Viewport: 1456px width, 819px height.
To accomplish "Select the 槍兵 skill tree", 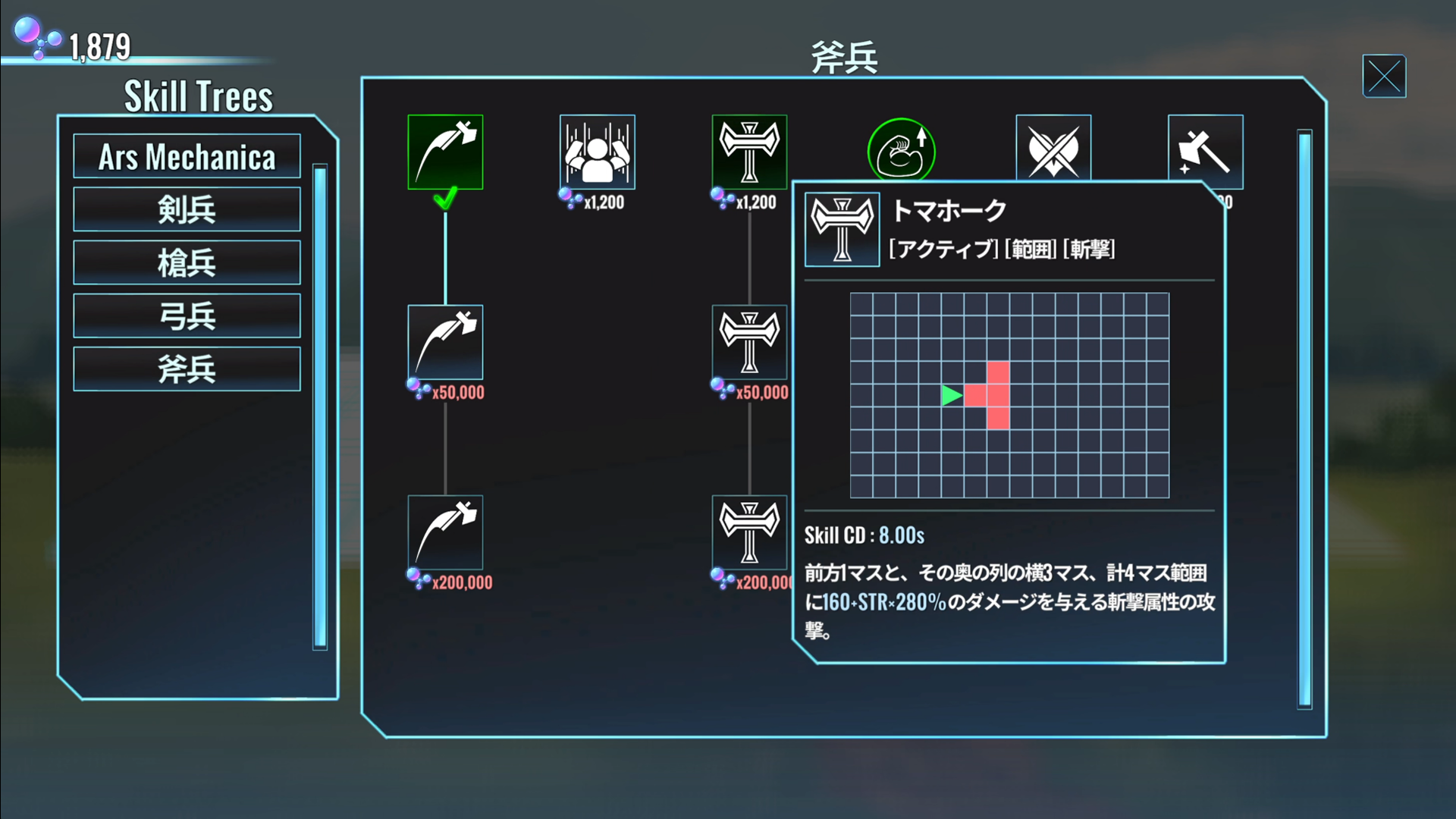I will pyautogui.click(x=187, y=262).
